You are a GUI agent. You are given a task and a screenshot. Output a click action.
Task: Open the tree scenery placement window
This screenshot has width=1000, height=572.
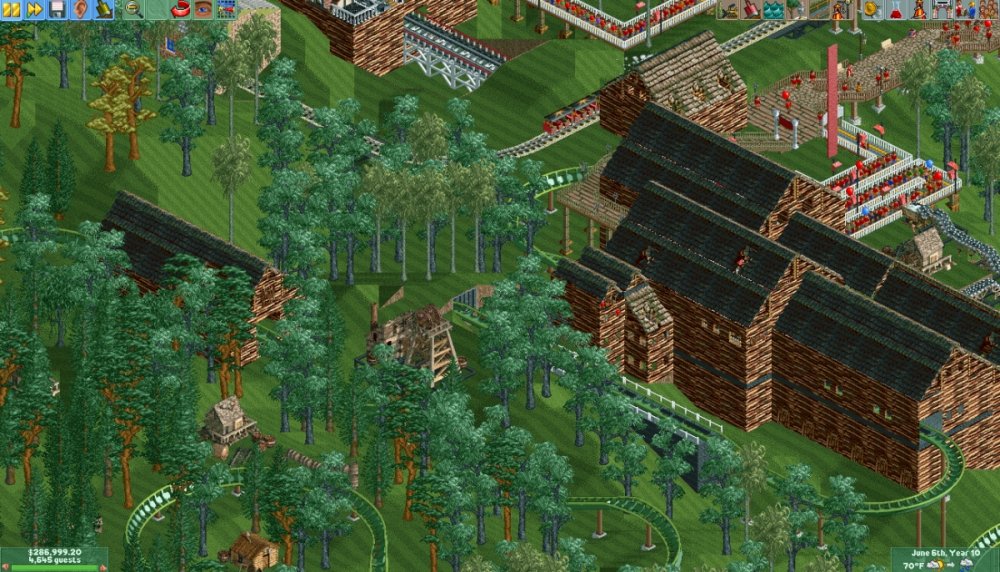[795, 9]
